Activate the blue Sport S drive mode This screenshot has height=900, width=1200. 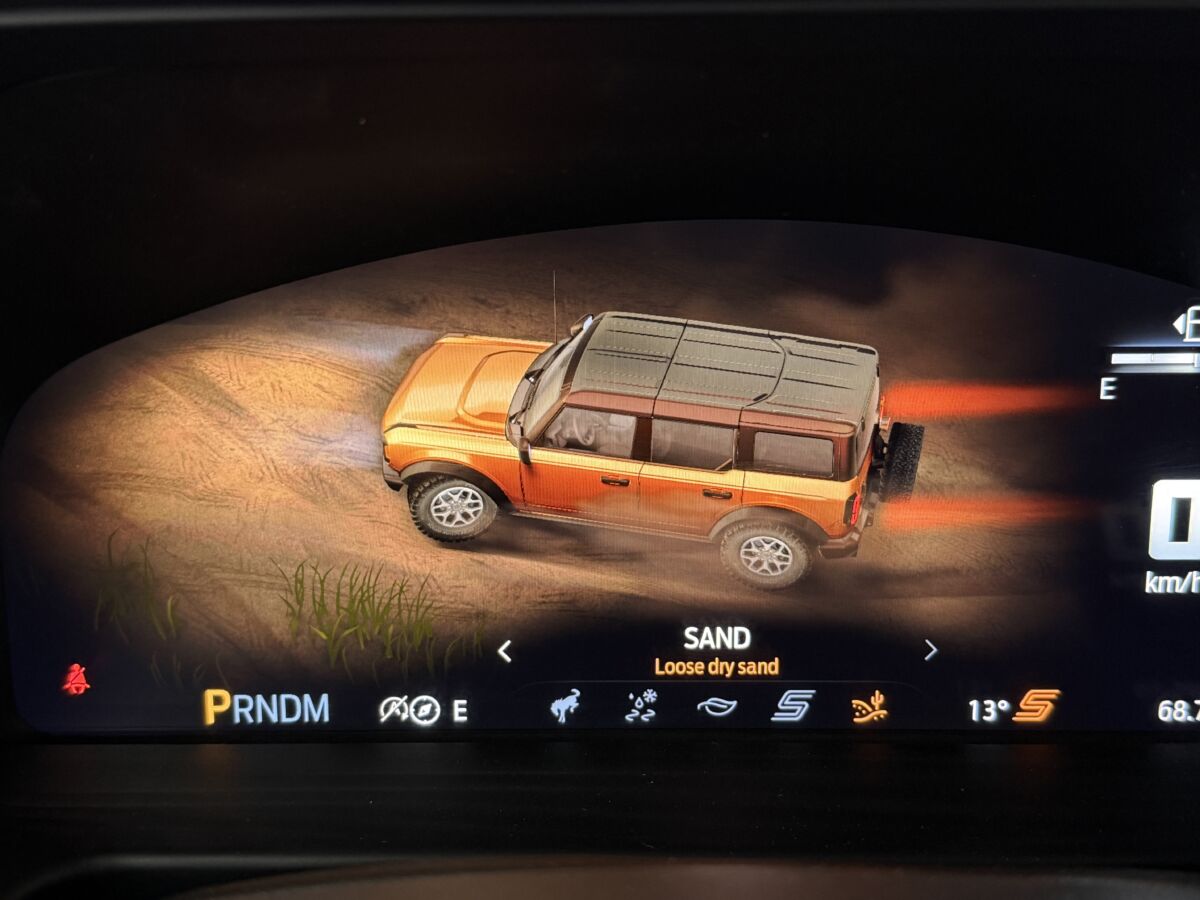coord(792,706)
